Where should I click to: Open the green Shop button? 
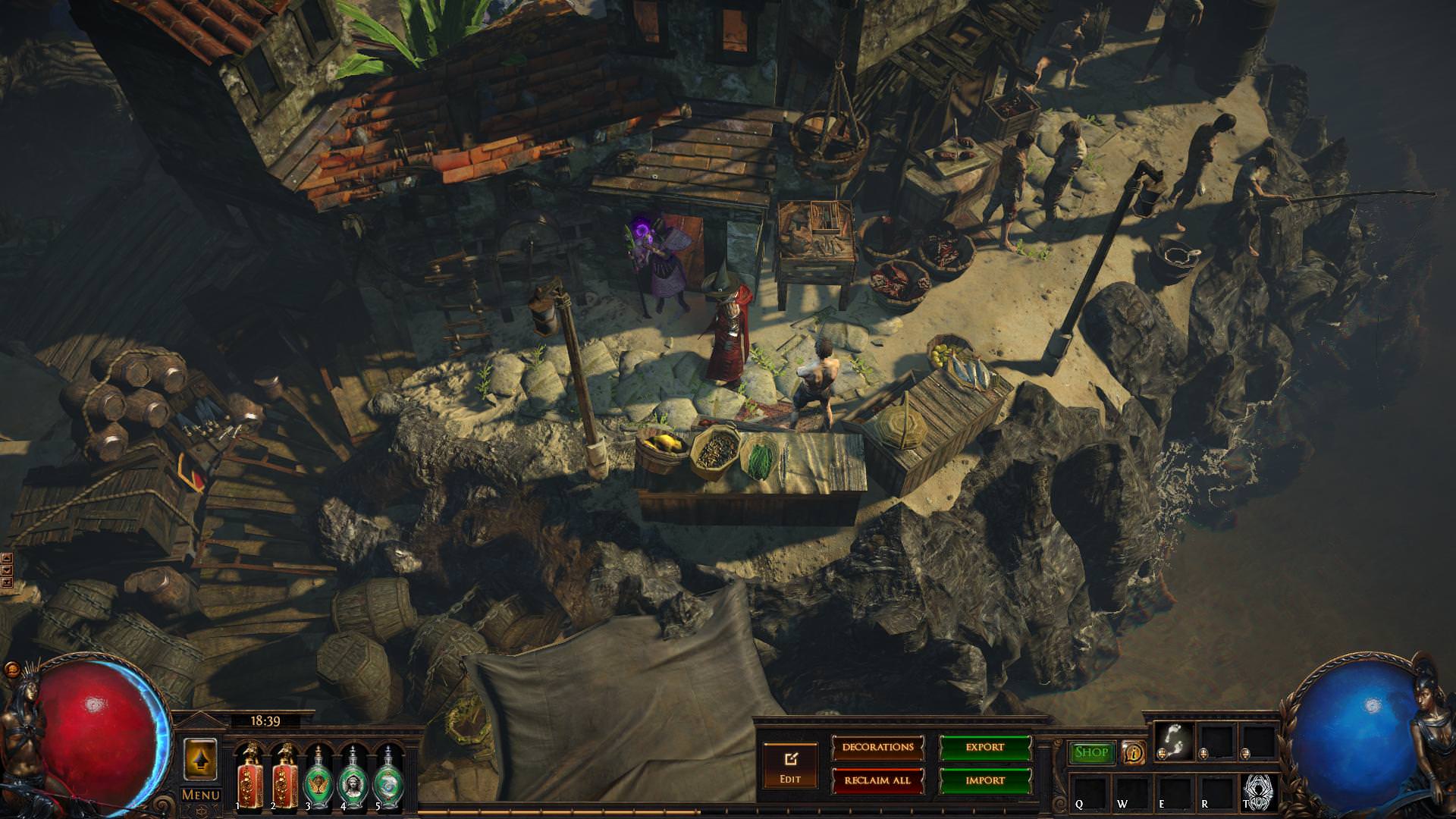click(x=1091, y=752)
